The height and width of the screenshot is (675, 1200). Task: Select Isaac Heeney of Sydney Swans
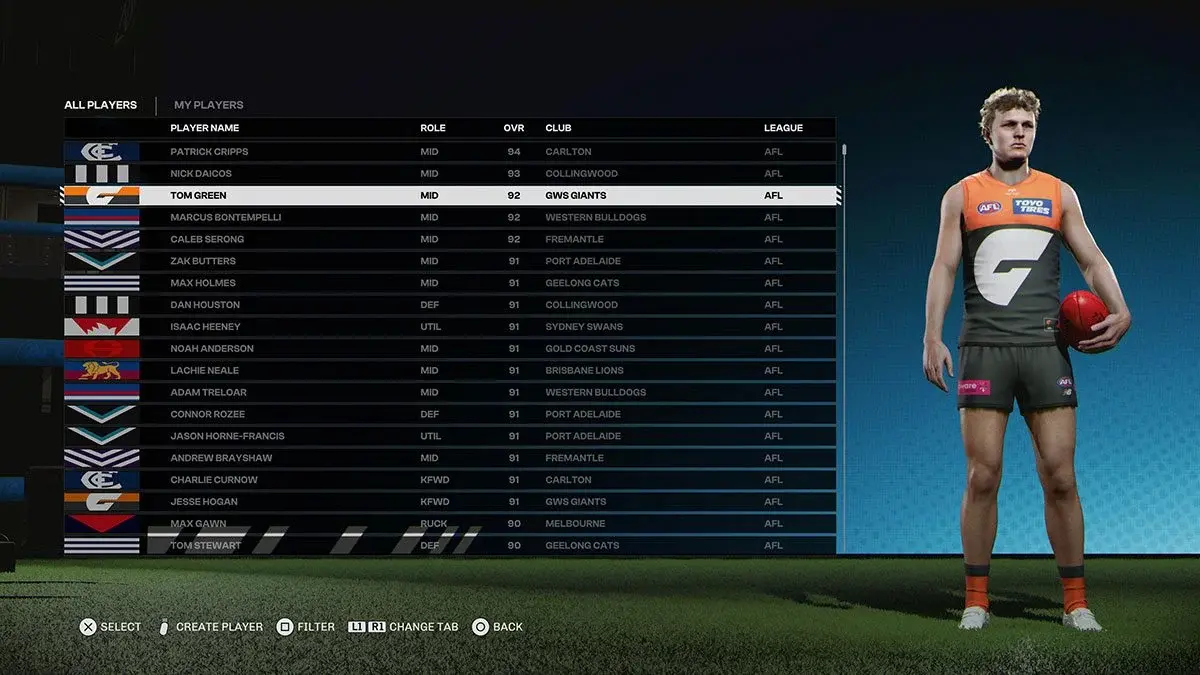point(205,327)
